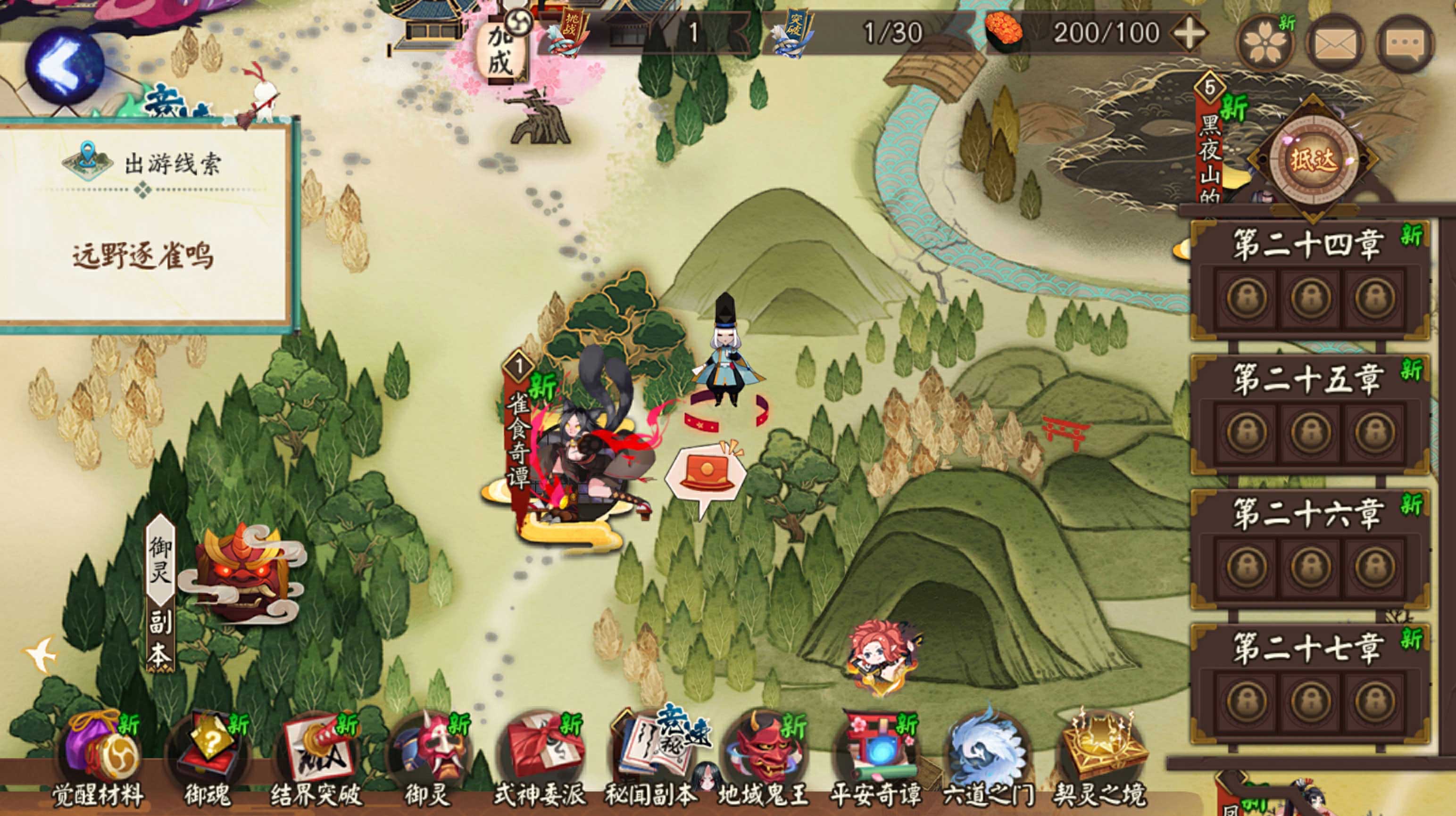Add more sushi stamina with plus button
Viewport: 1456px width, 816px height.
pos(1189,33)
